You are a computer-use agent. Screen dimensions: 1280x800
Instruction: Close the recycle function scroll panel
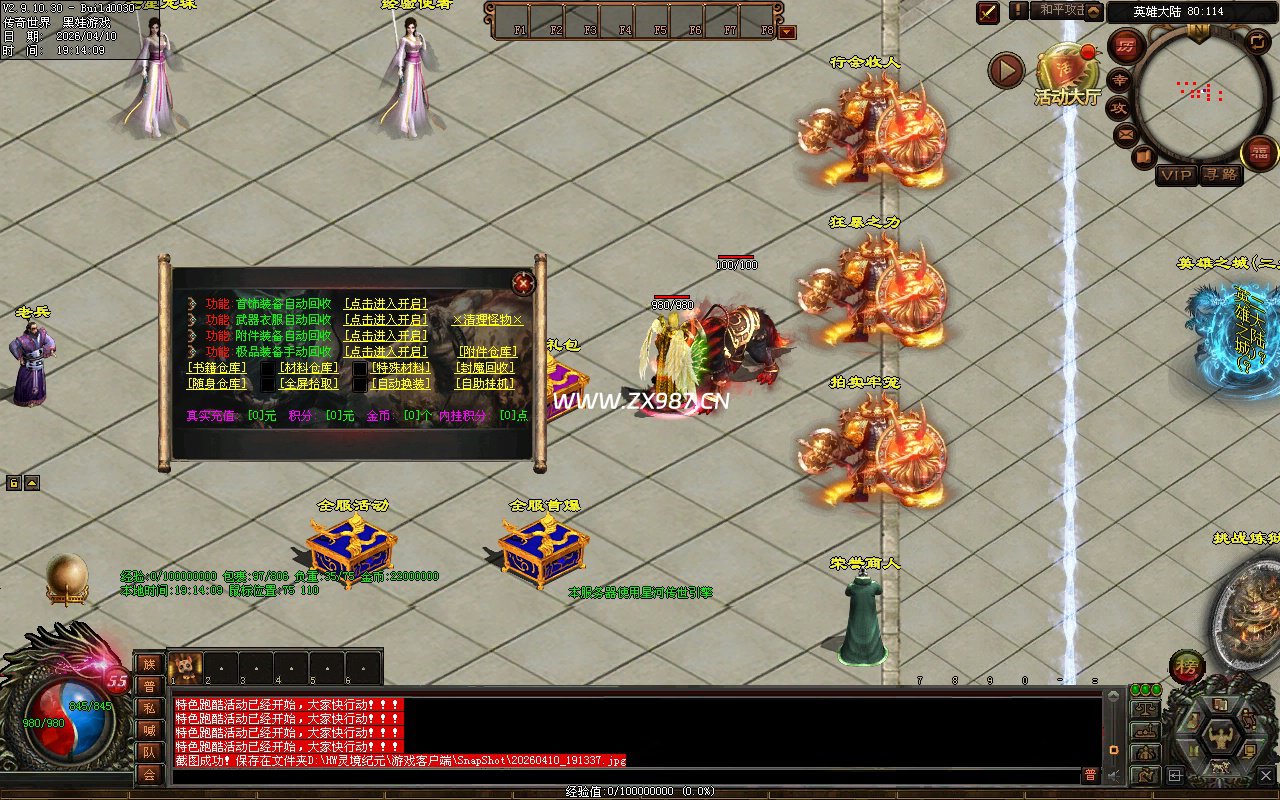[523, 284]
